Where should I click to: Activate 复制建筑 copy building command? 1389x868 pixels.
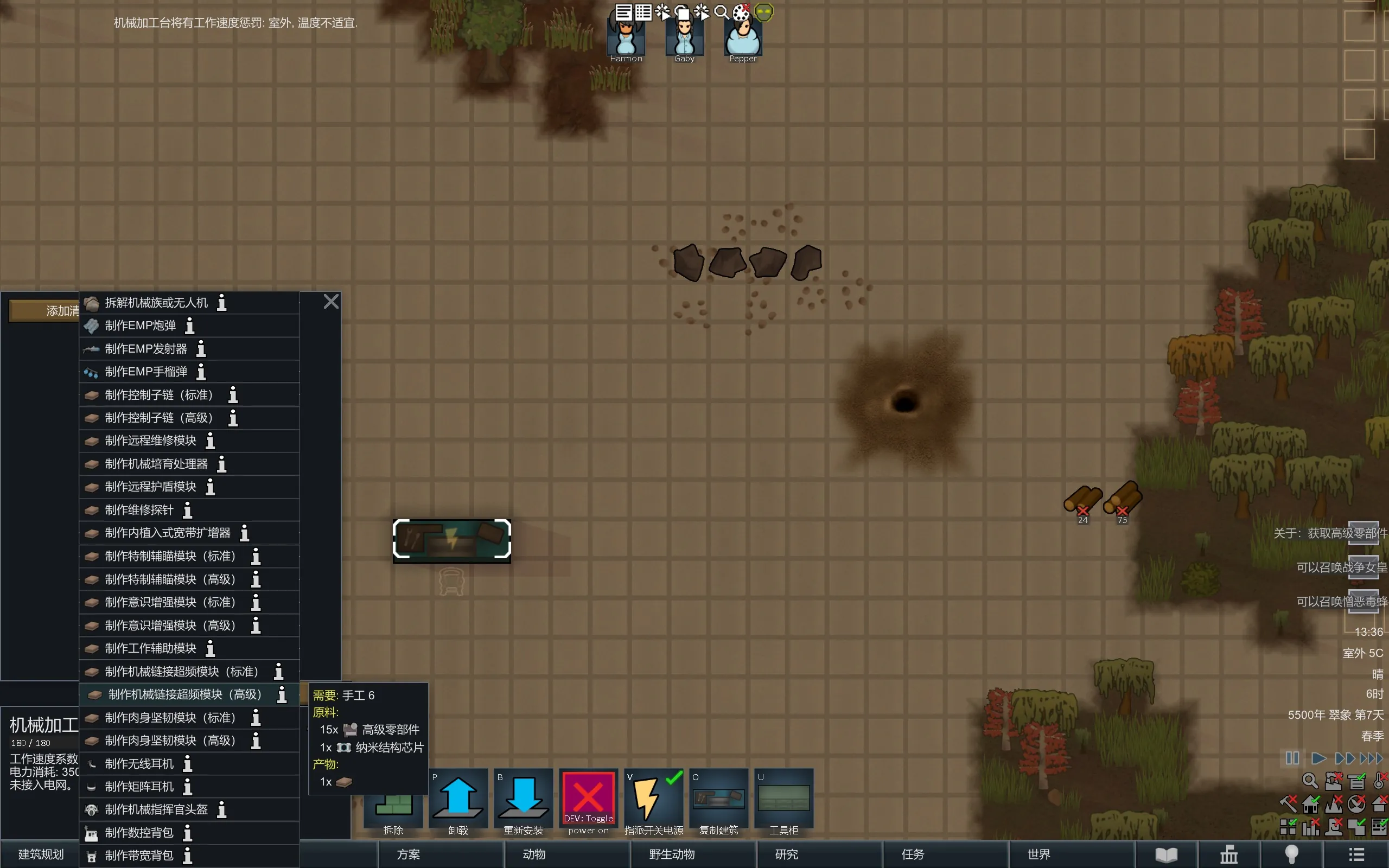coord(718,802)
